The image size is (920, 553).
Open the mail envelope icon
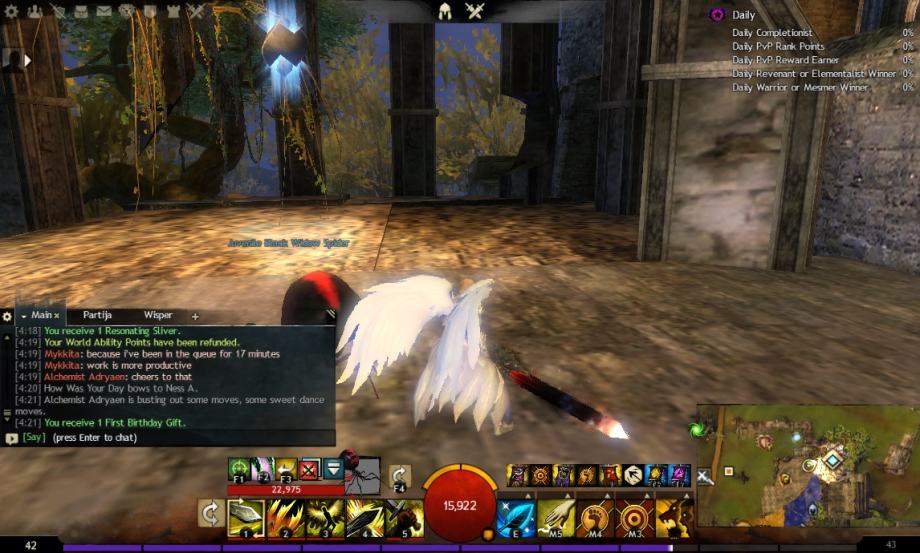click(102, 12)
